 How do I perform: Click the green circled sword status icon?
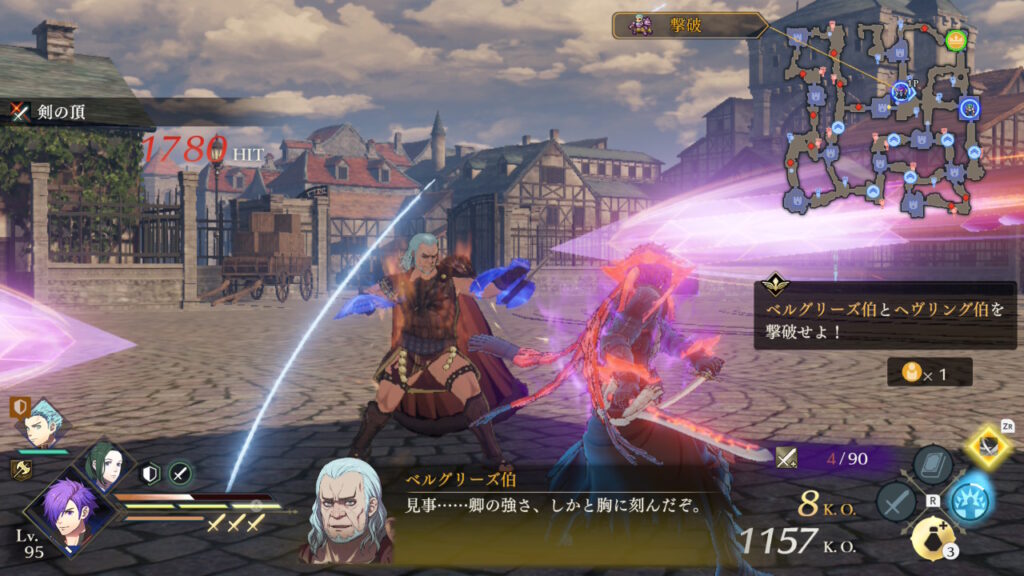[180, 473]
